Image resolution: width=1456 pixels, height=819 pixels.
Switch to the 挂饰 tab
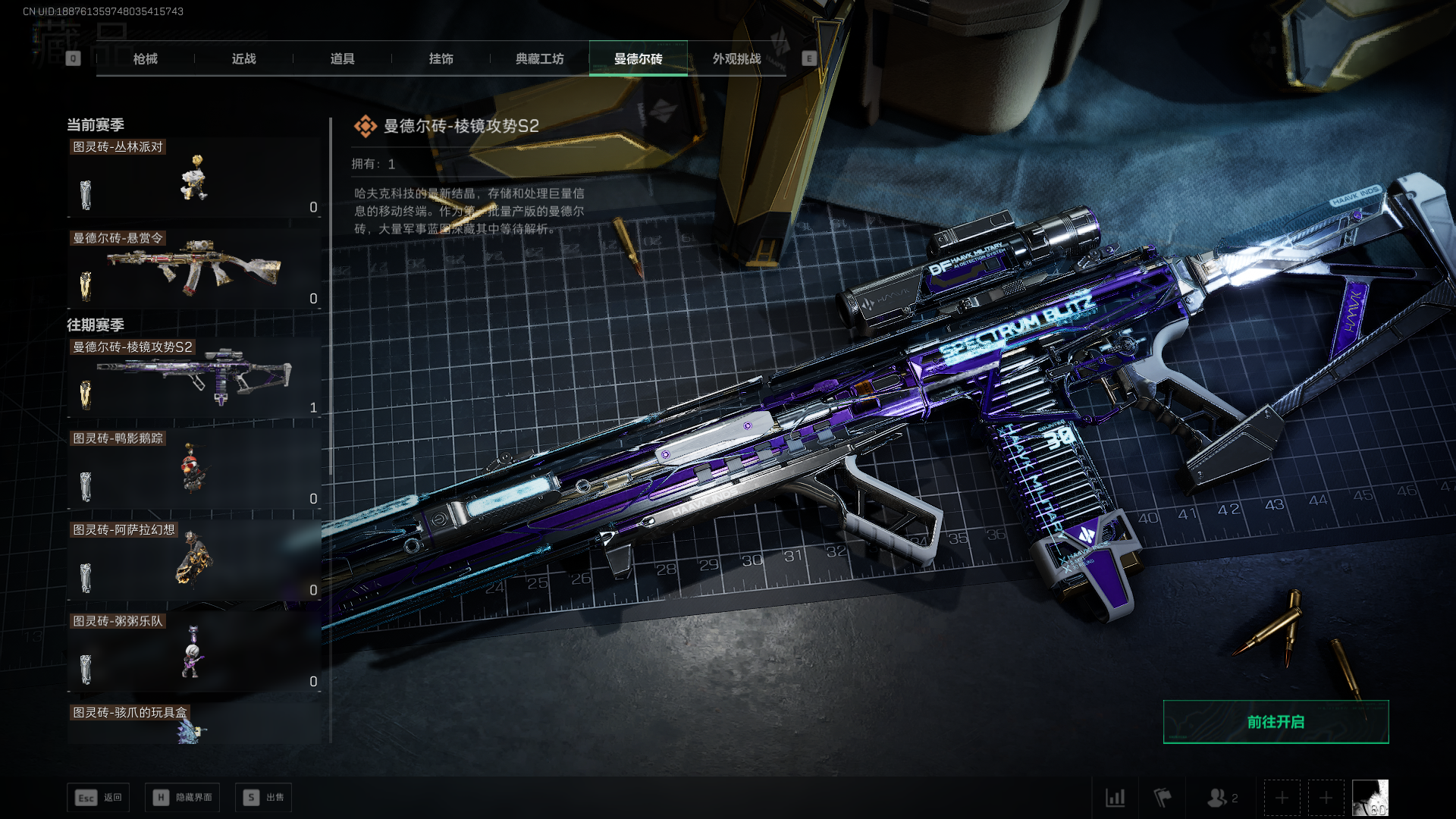[441, 59]
